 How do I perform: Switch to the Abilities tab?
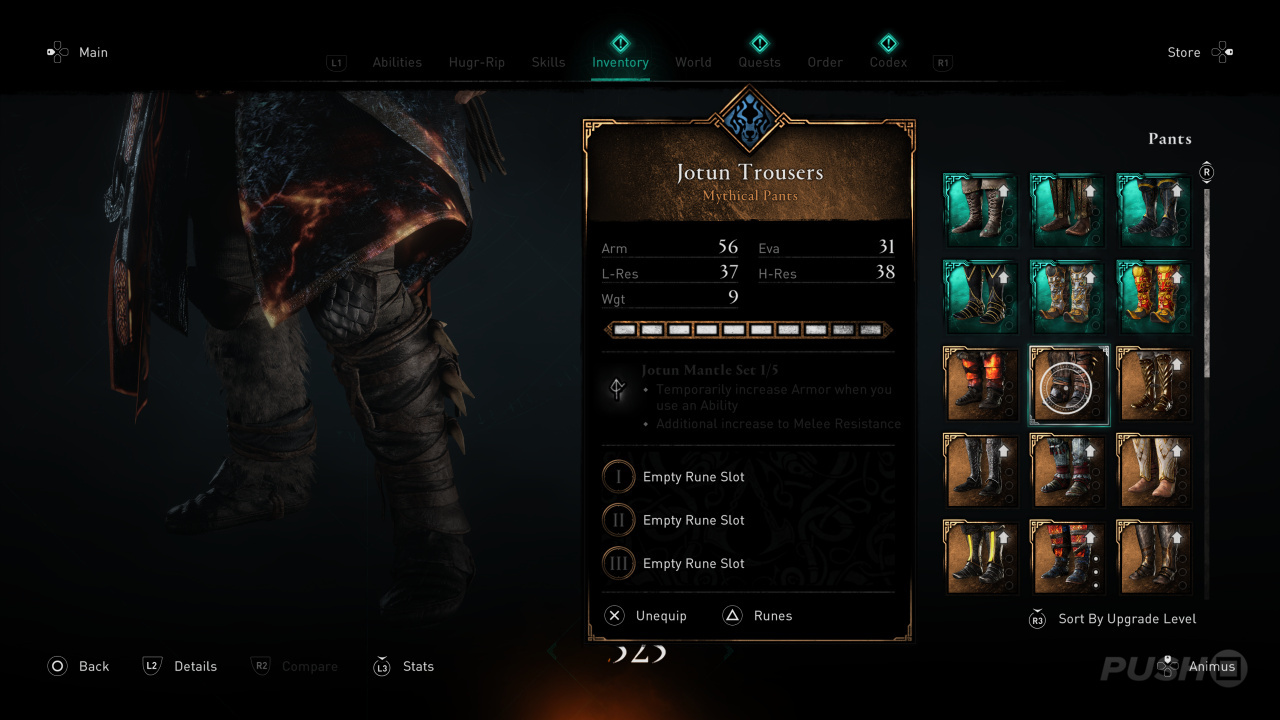point(397,62)
